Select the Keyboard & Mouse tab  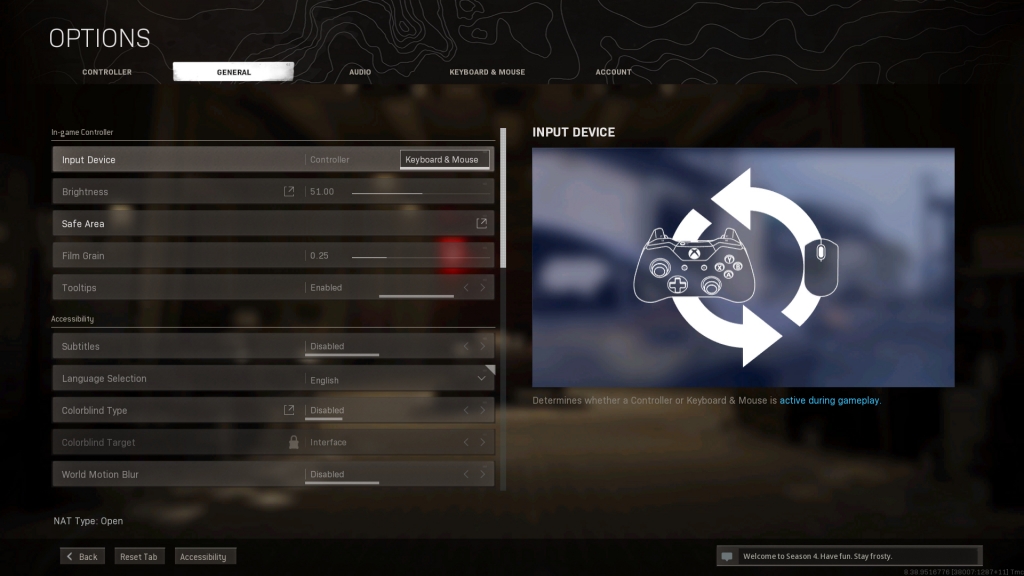tap(487, 72)
